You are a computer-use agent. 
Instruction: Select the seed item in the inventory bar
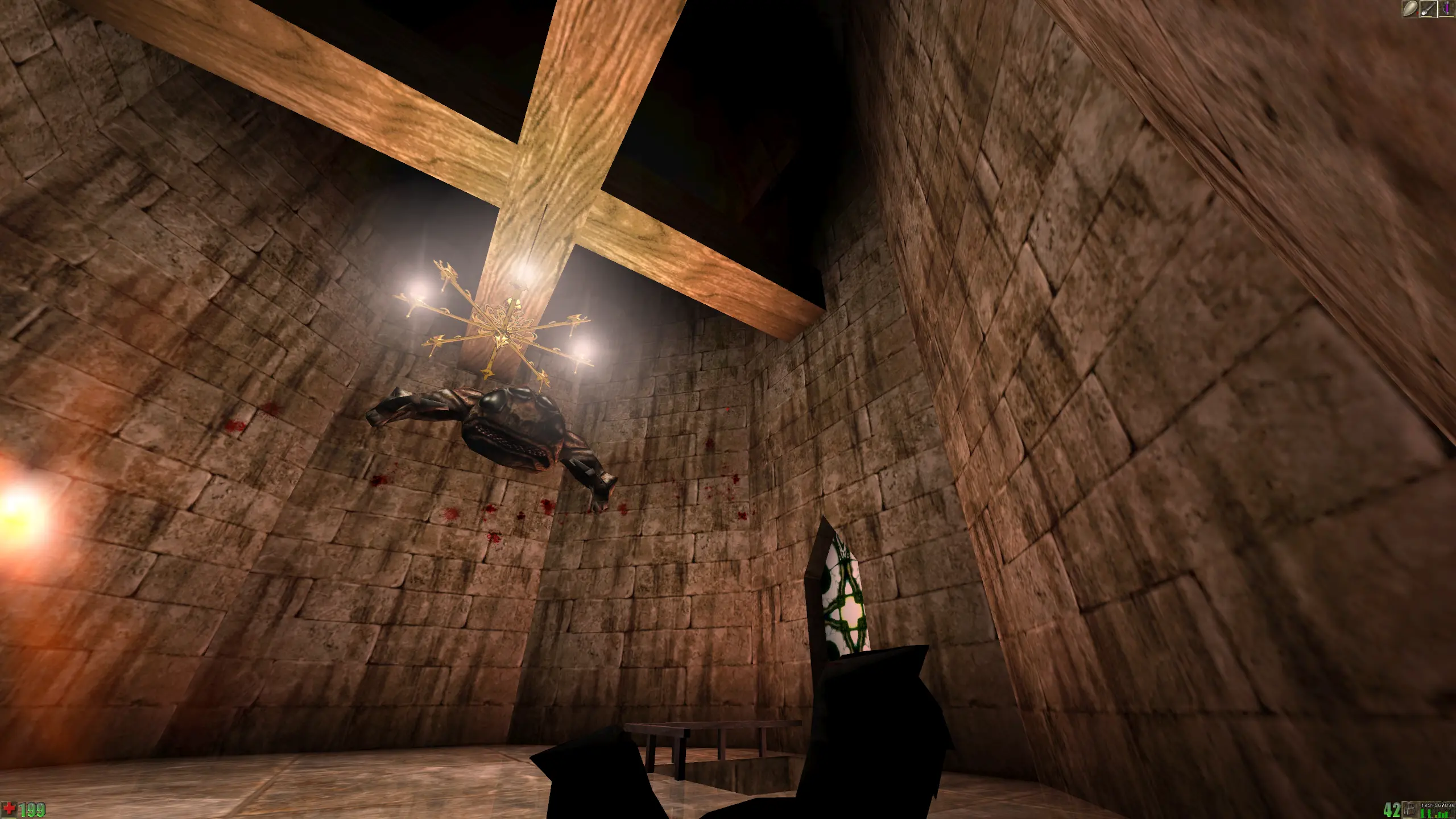point(1410,9)
